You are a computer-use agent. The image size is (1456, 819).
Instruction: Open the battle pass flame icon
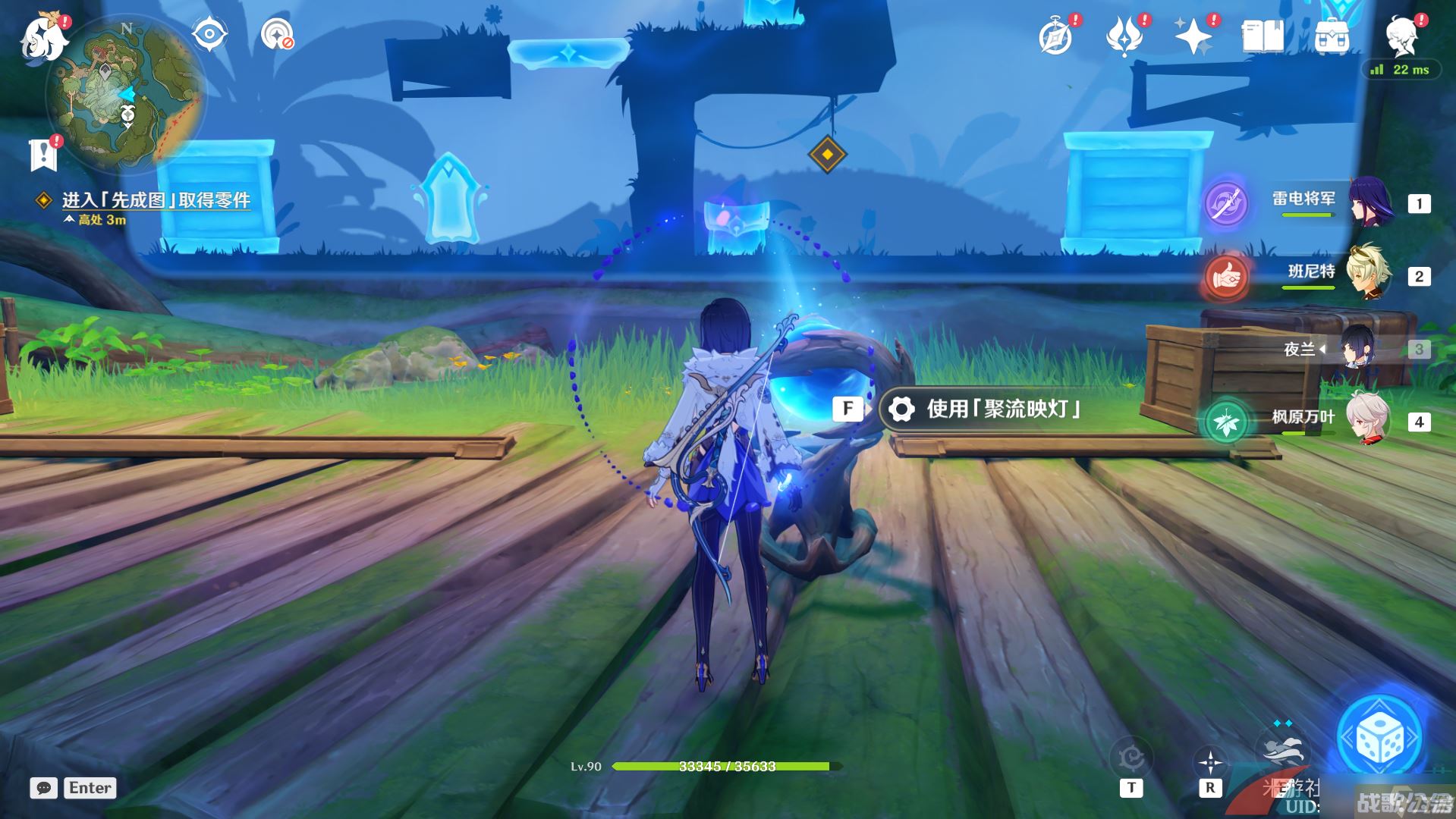click(x=1124, y=36)
